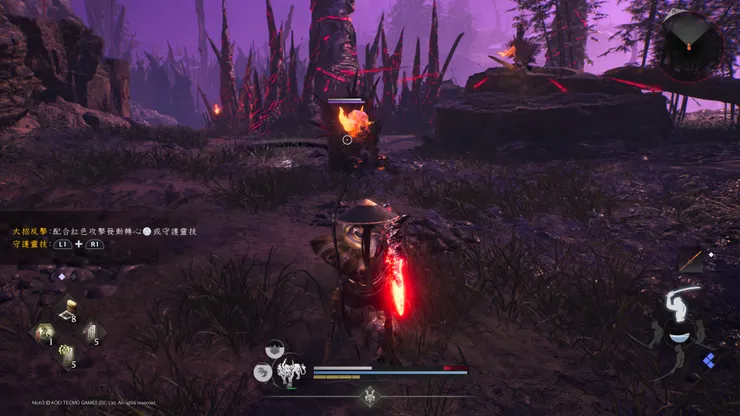Activate the white beast guardian spirit icon

[x=290, y=372]
